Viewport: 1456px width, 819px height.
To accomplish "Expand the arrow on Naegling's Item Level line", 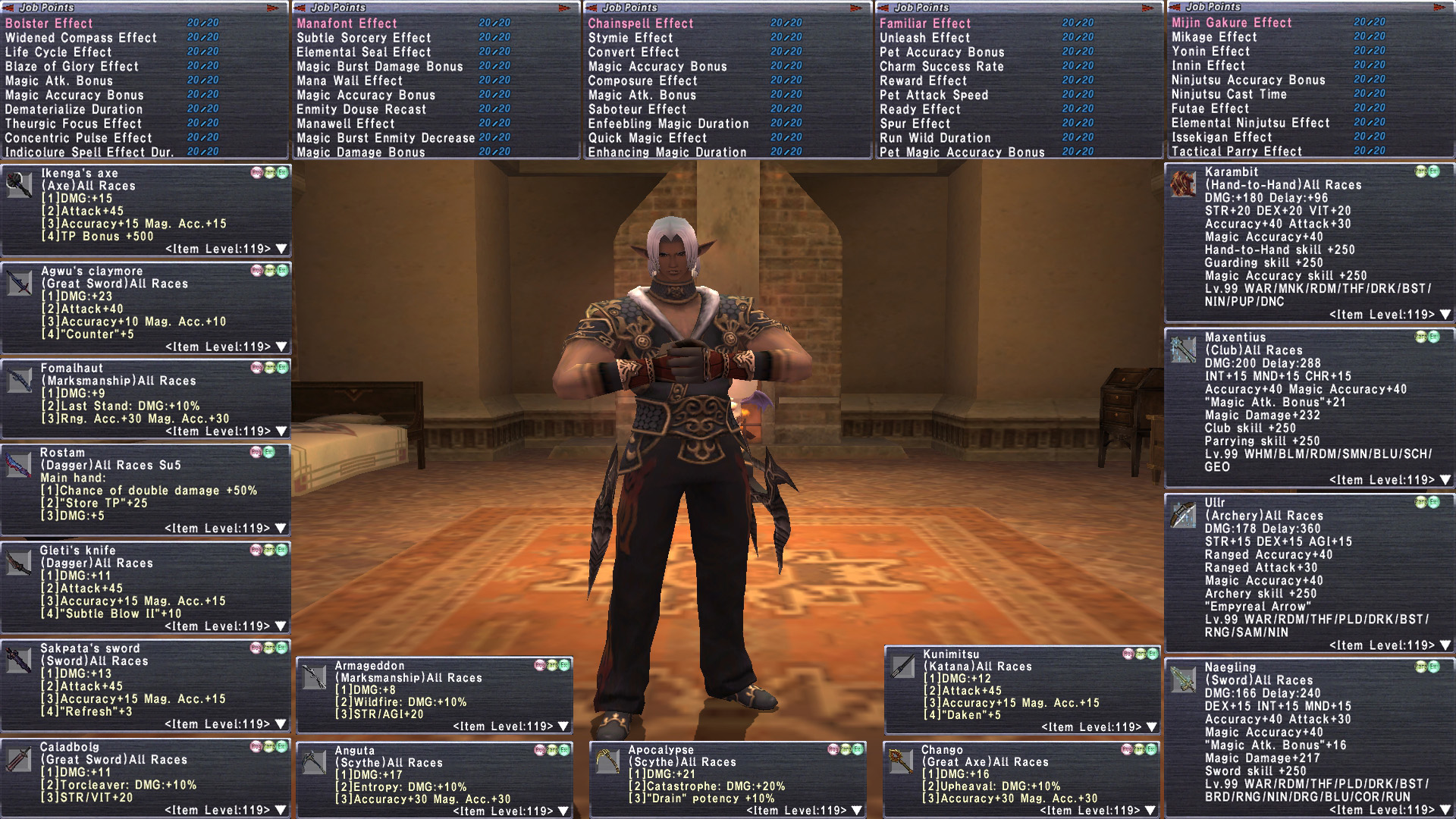I will pos(1445,810).
